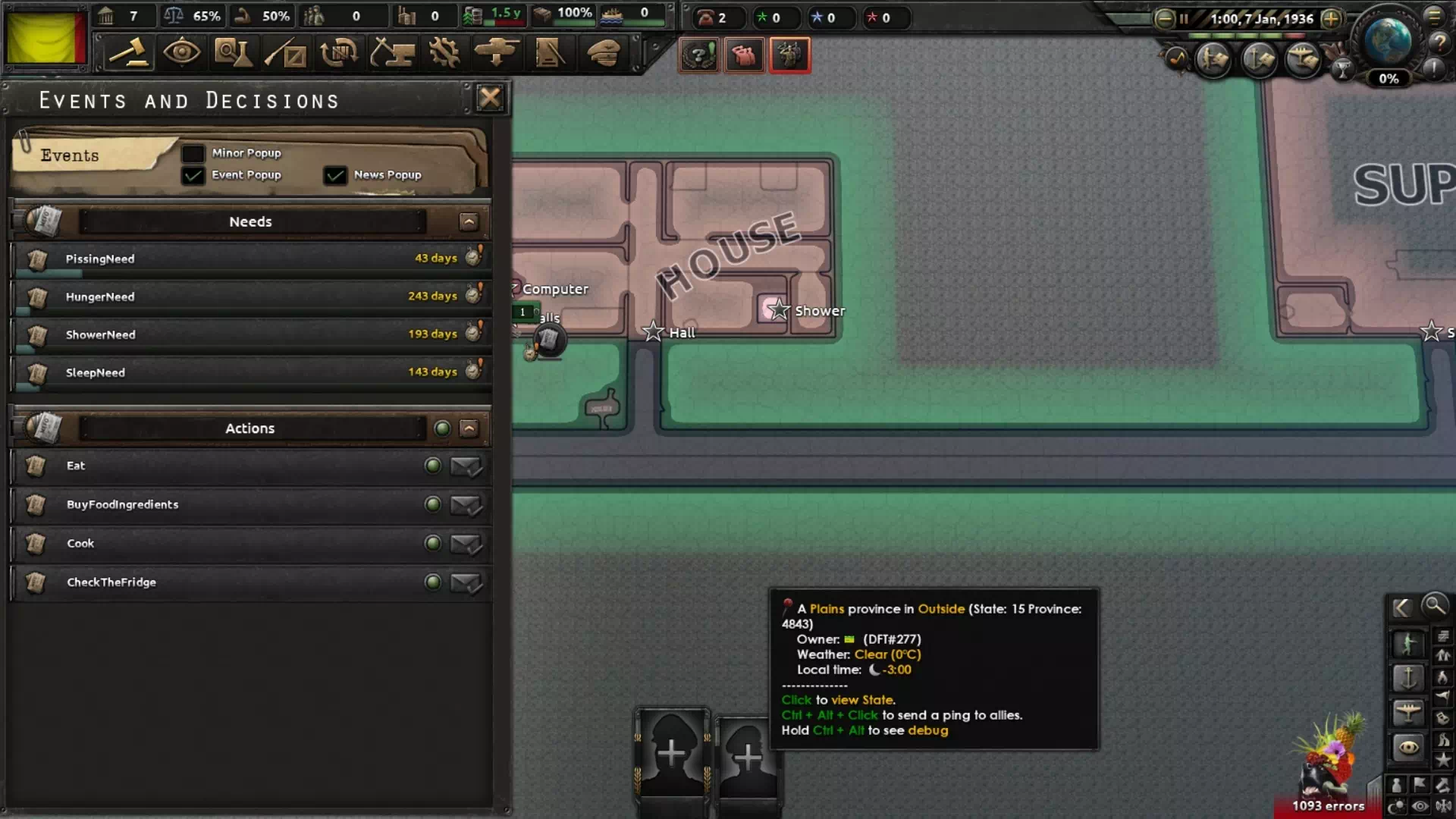Close the Events and Decisions panel
This screenshot has width=1456, height=819.
[x=490, y=98]
